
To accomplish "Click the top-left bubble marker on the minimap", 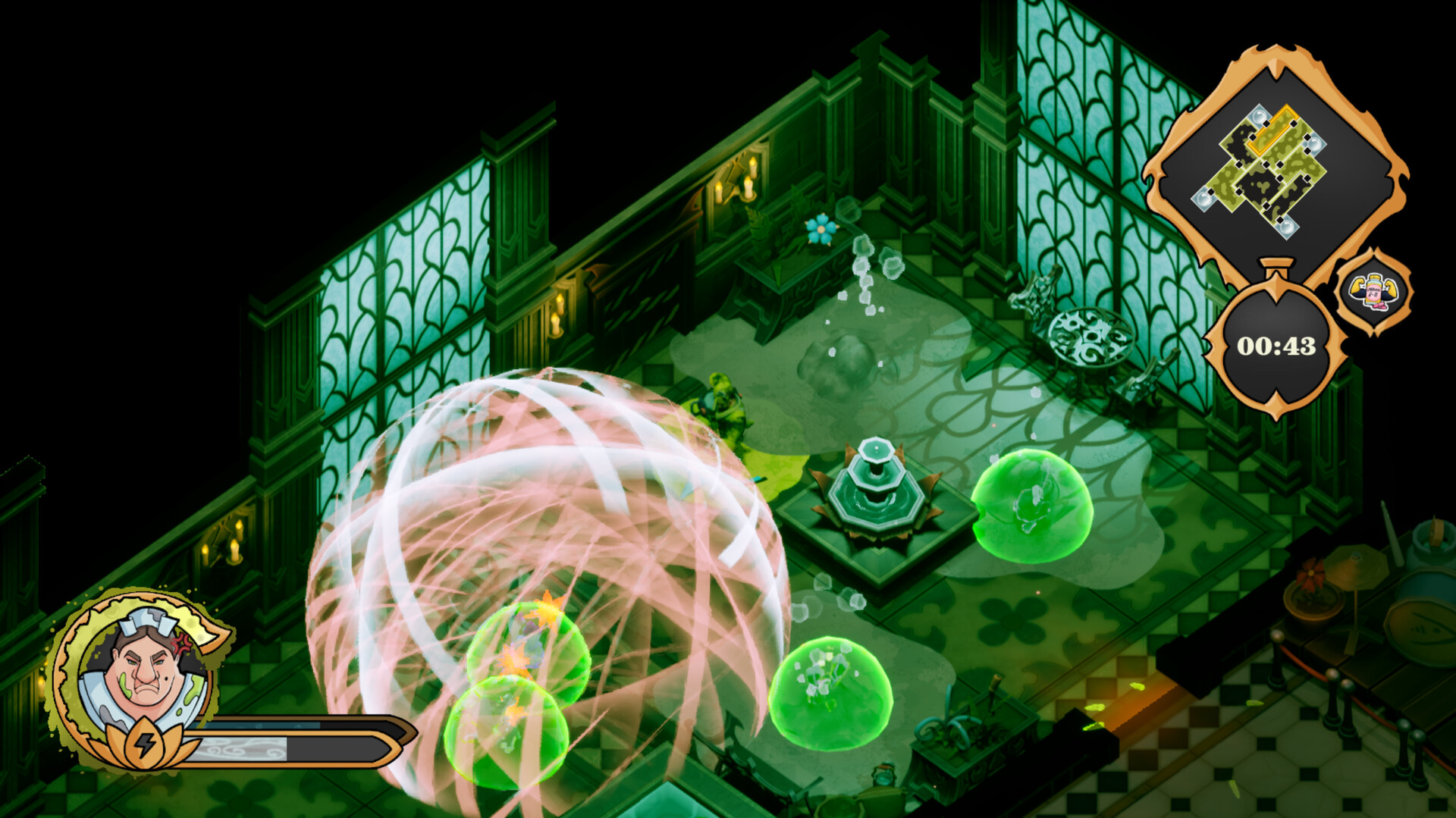I will pyautogui.click(x=1259, y=117).
